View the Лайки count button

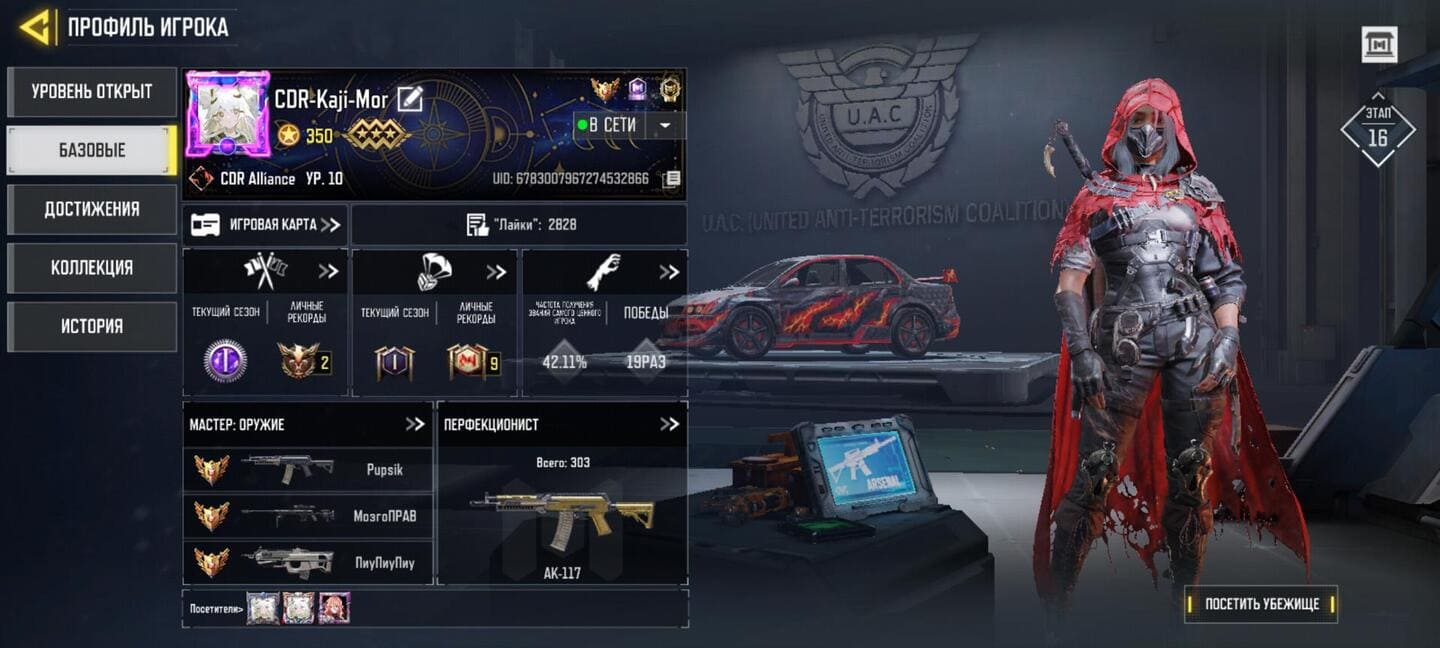[x=519, y=225]
